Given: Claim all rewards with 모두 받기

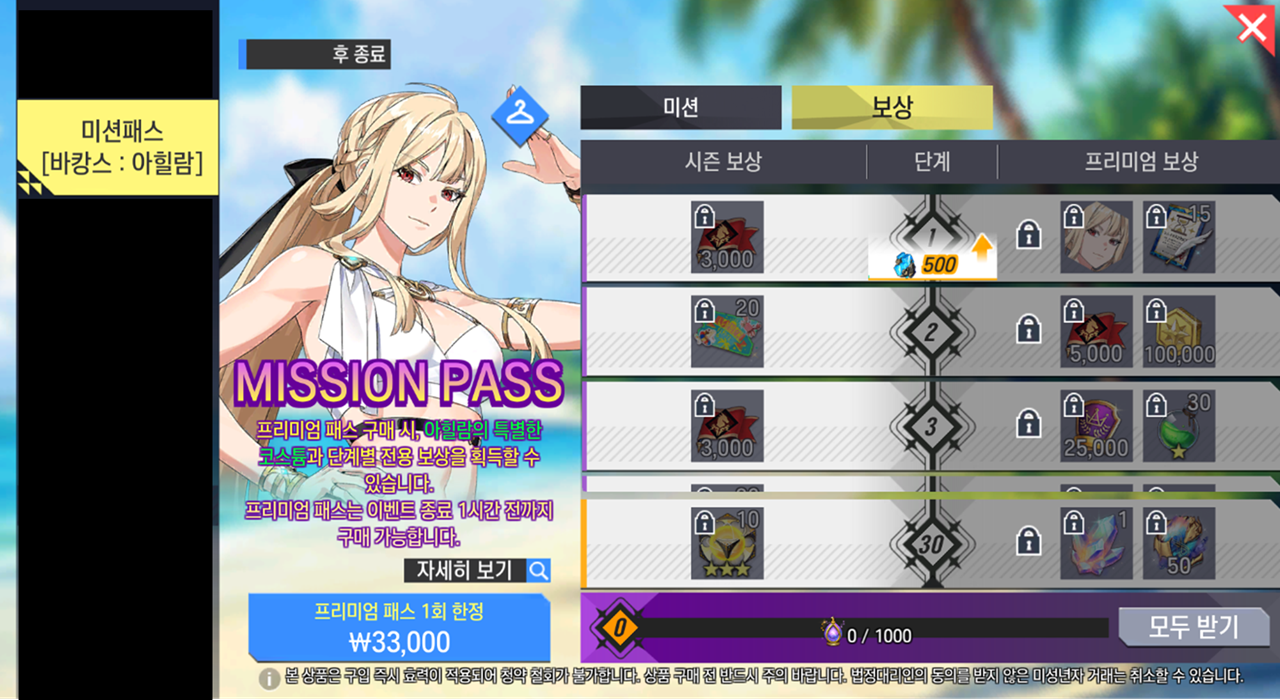Looking at the screenshot, I should (1193, 627).
